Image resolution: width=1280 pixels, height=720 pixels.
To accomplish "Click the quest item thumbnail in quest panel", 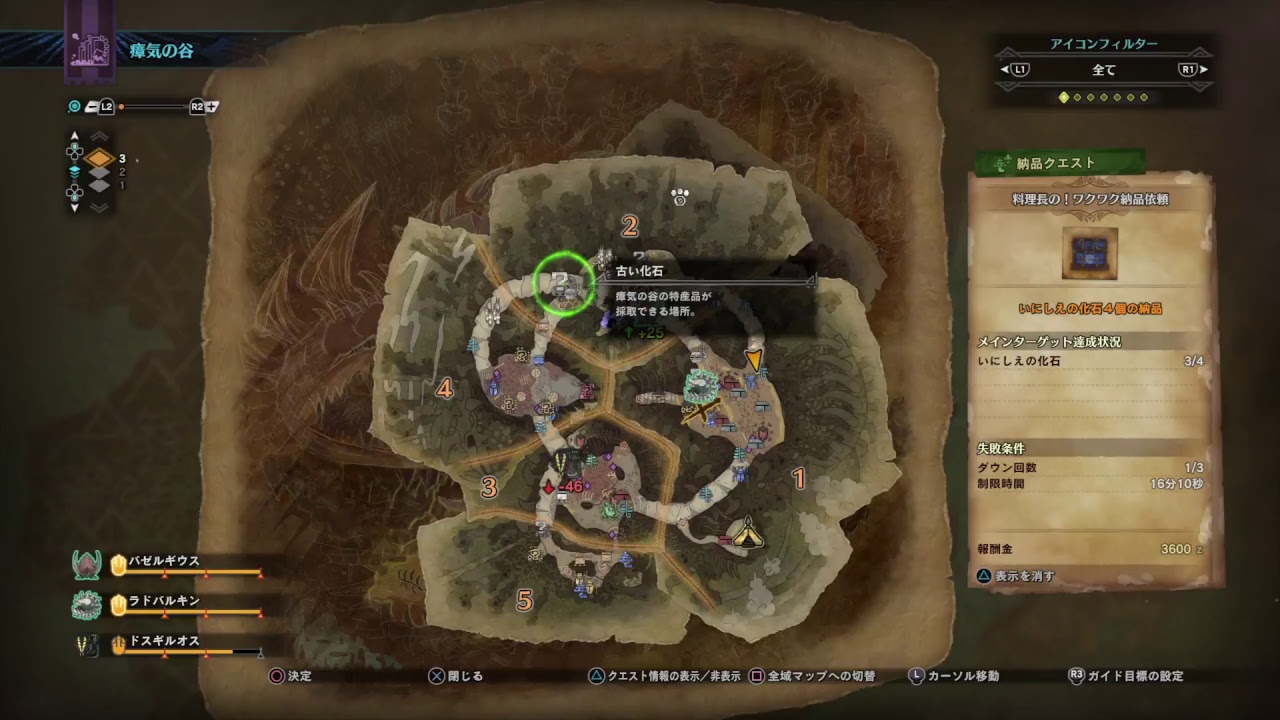I will click(1089, 253).
